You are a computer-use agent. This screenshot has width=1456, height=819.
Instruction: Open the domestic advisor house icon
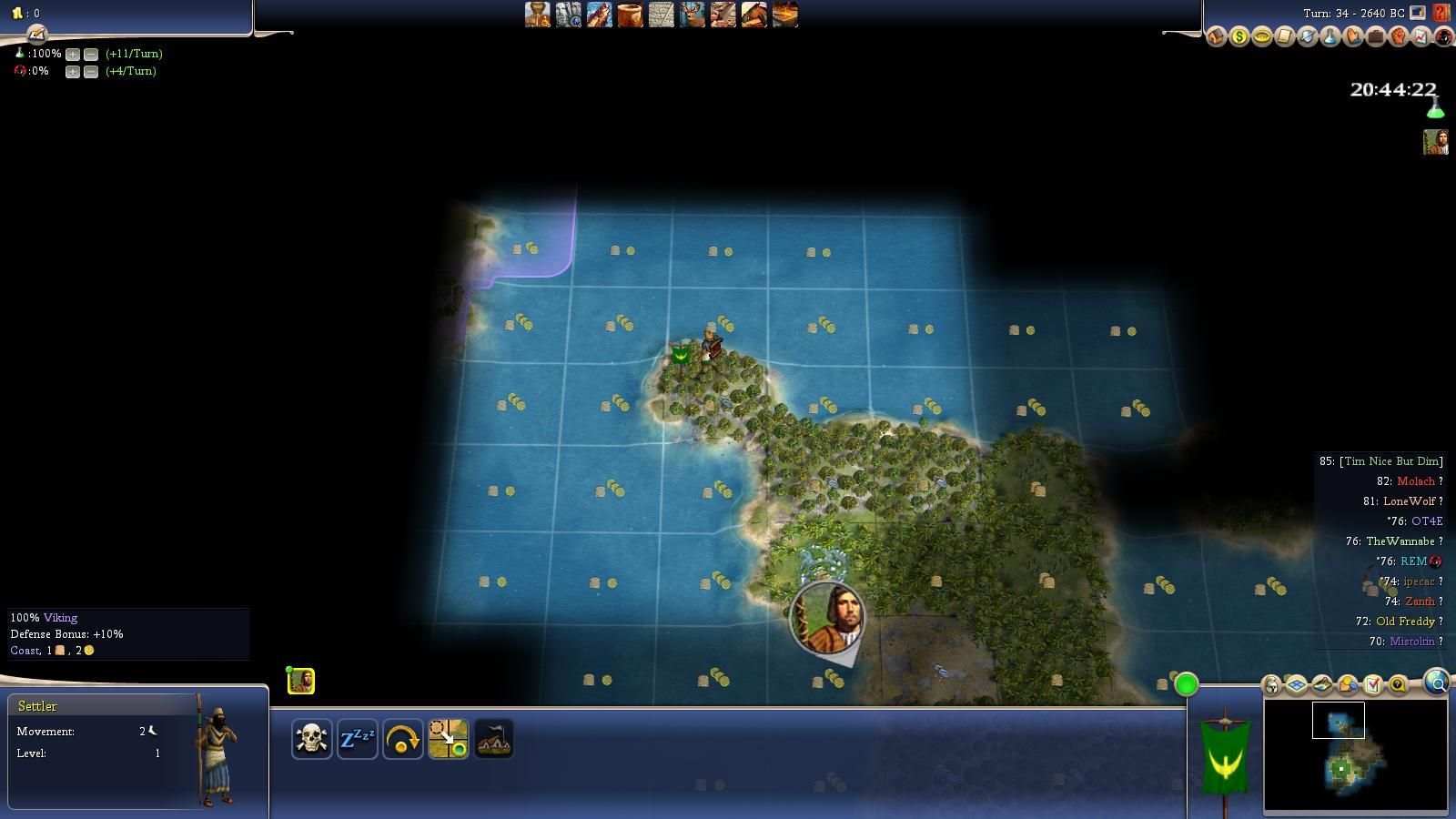point(1217,37)
